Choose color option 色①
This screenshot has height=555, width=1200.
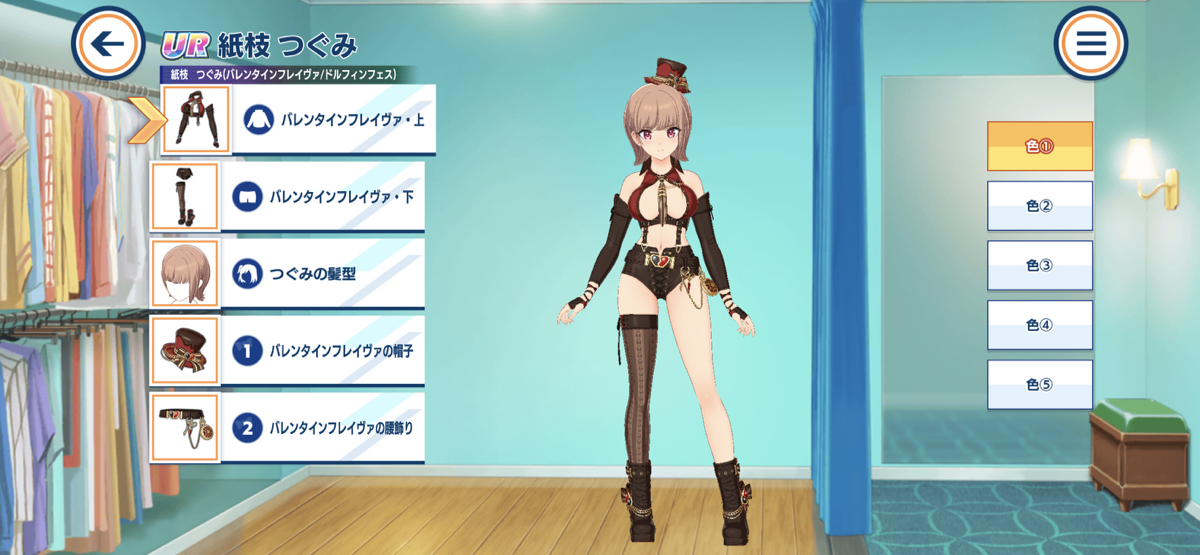[x=1039, y=146]
